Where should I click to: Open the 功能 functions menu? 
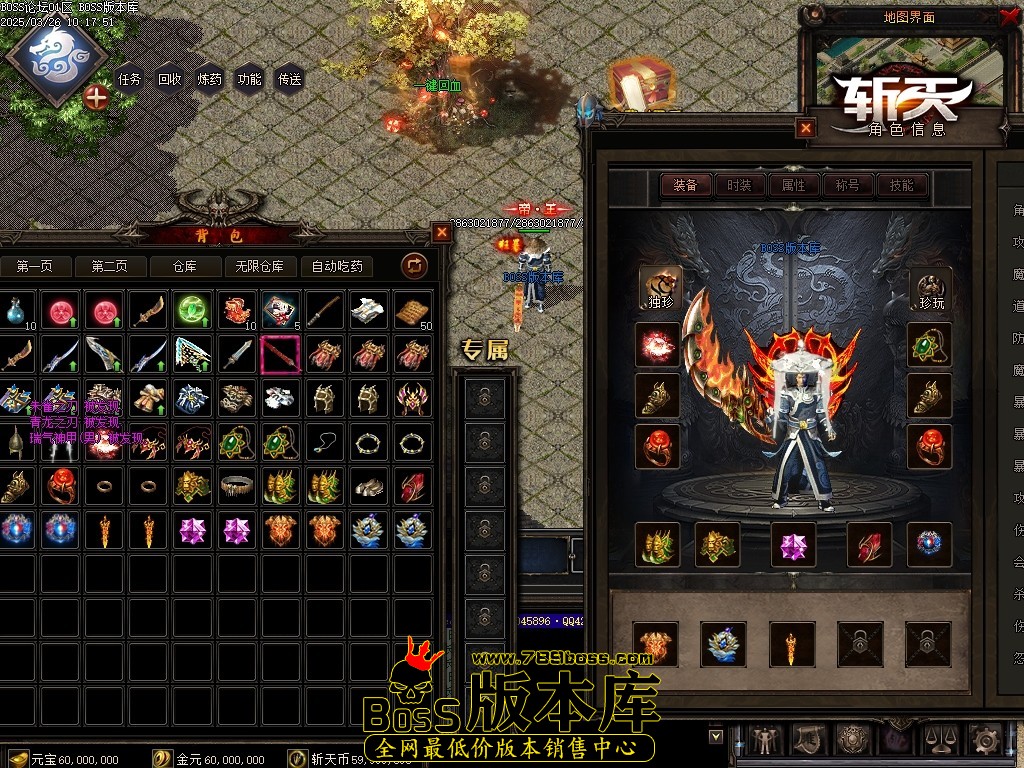click(250, 79)
